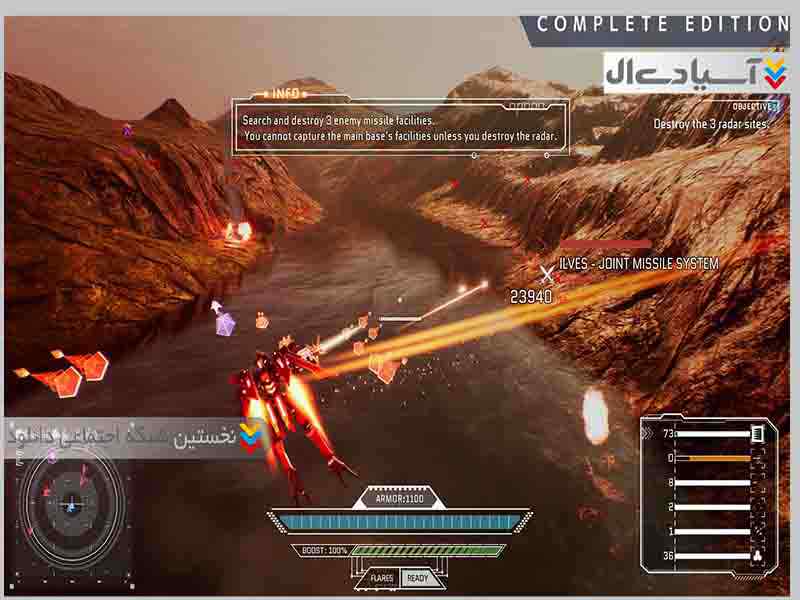Open the Objective tracker text
Viewport: 800px width, 600px height.
[714, 124]
